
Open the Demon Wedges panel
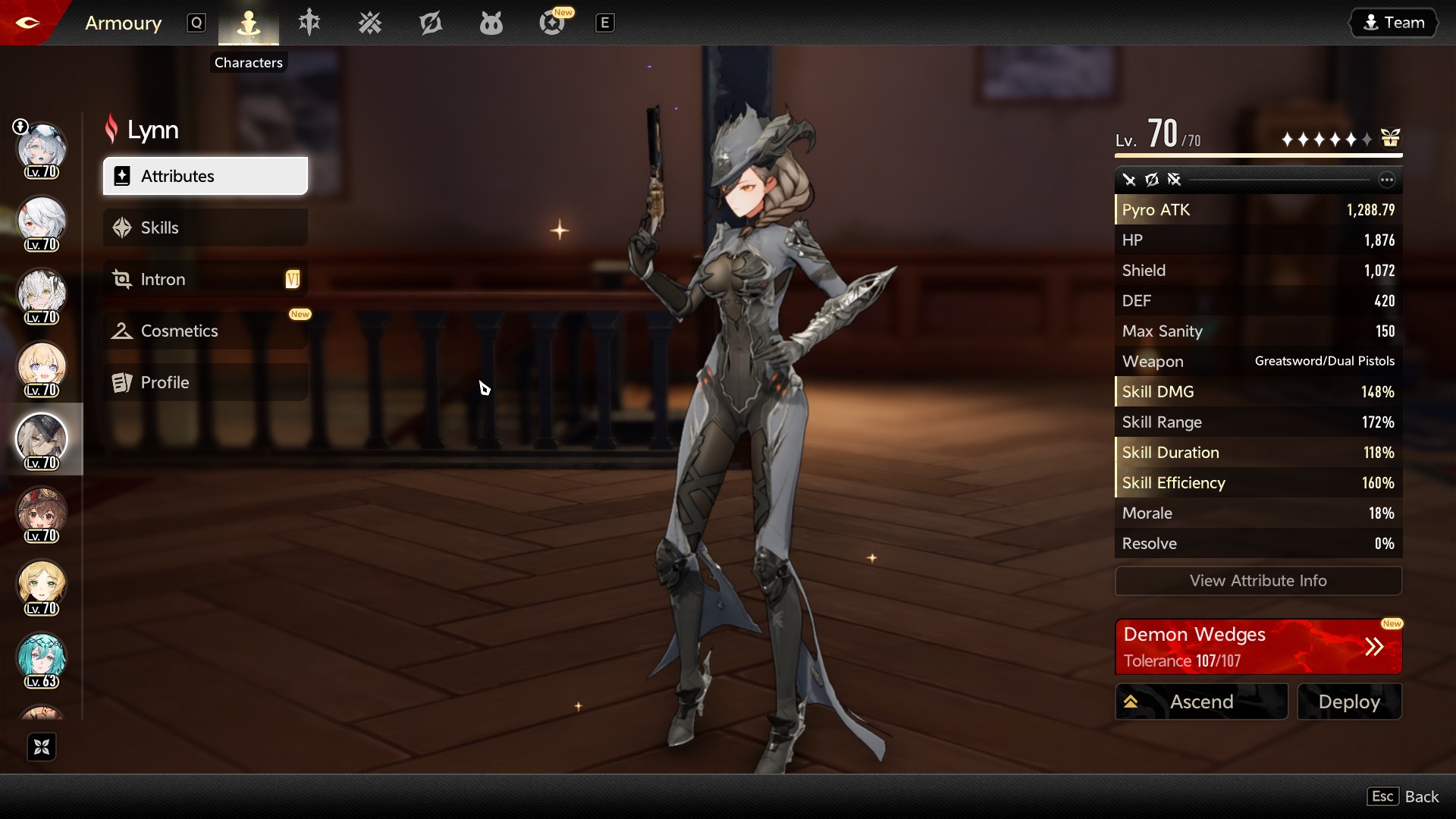point(1258,647)
